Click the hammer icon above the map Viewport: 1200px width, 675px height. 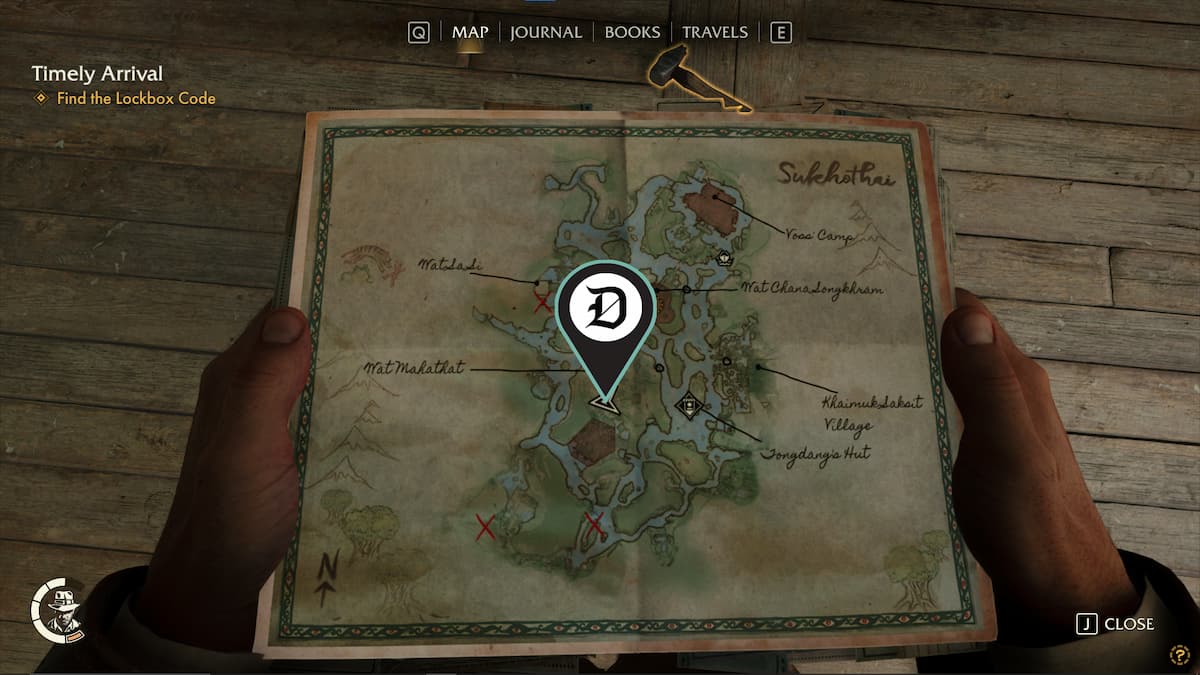pyautogui.click(x=666, y=67)
